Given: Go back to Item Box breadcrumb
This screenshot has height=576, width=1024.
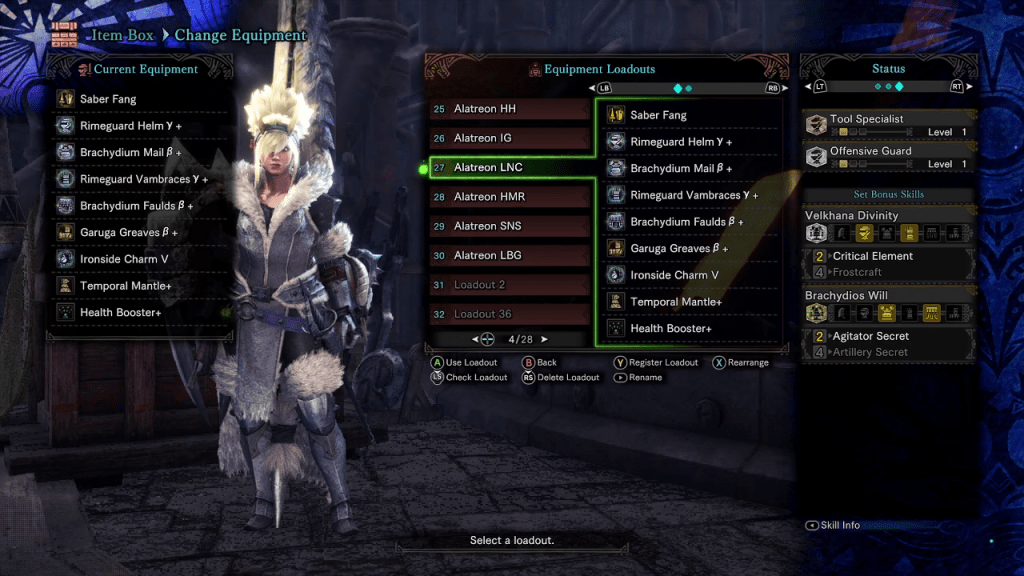Looking at the screenshot, I should click(x=125, y=35).
